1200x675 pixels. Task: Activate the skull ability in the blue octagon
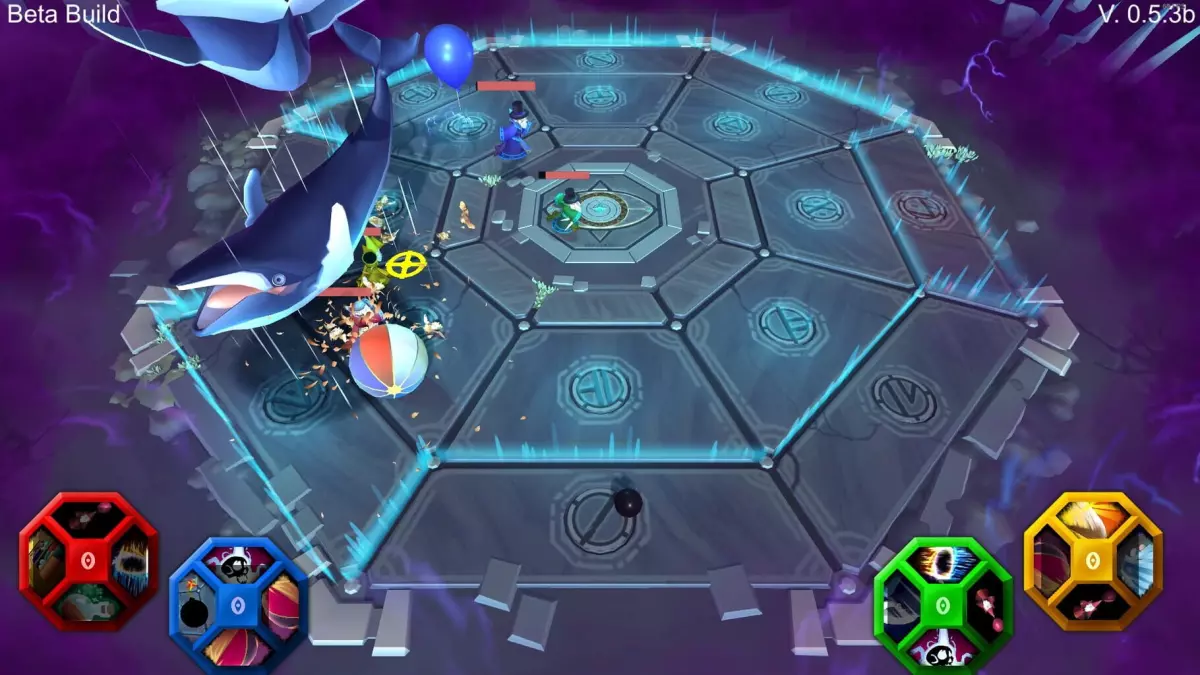point(237,569)
